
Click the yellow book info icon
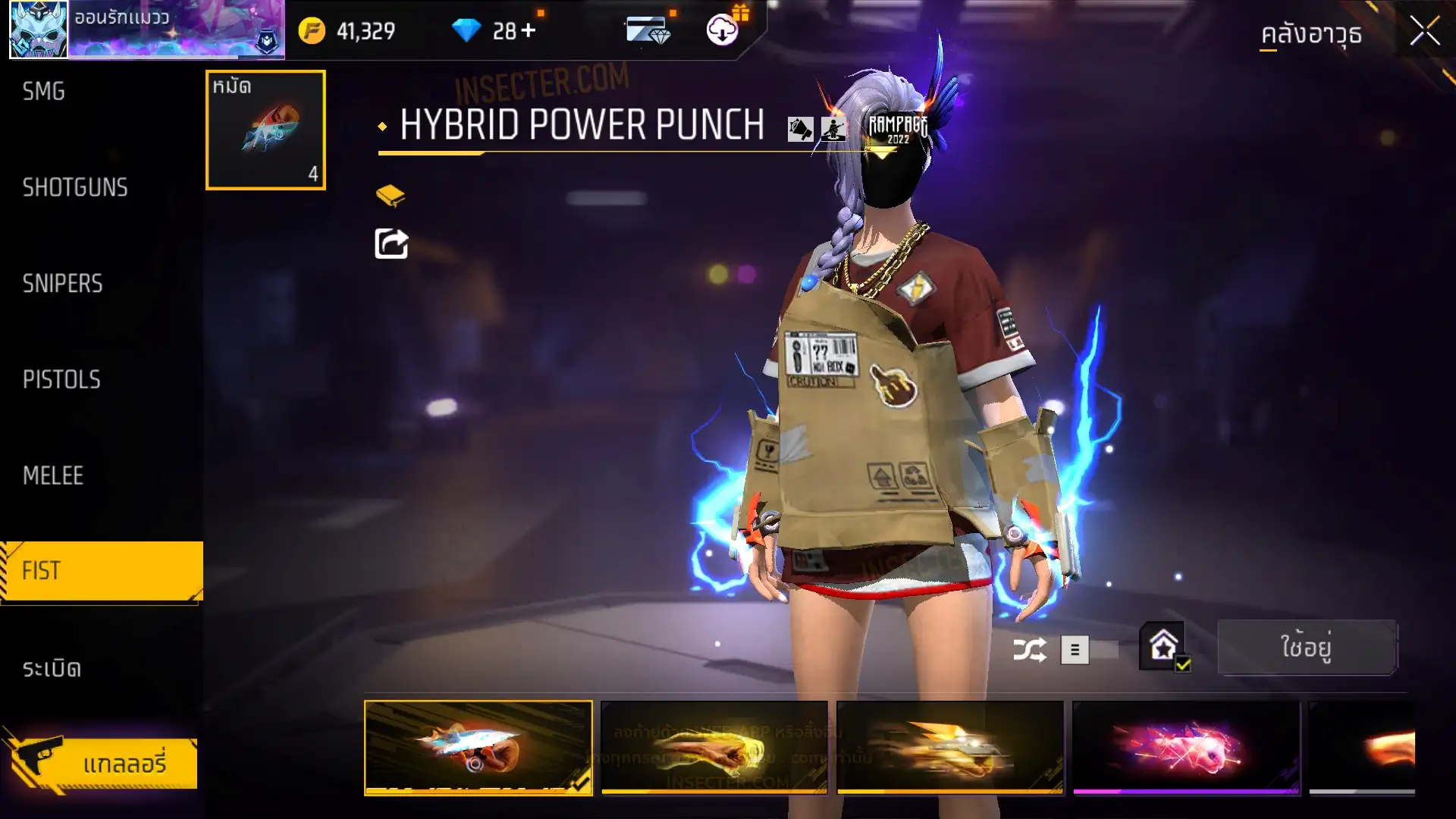[391, 196]
